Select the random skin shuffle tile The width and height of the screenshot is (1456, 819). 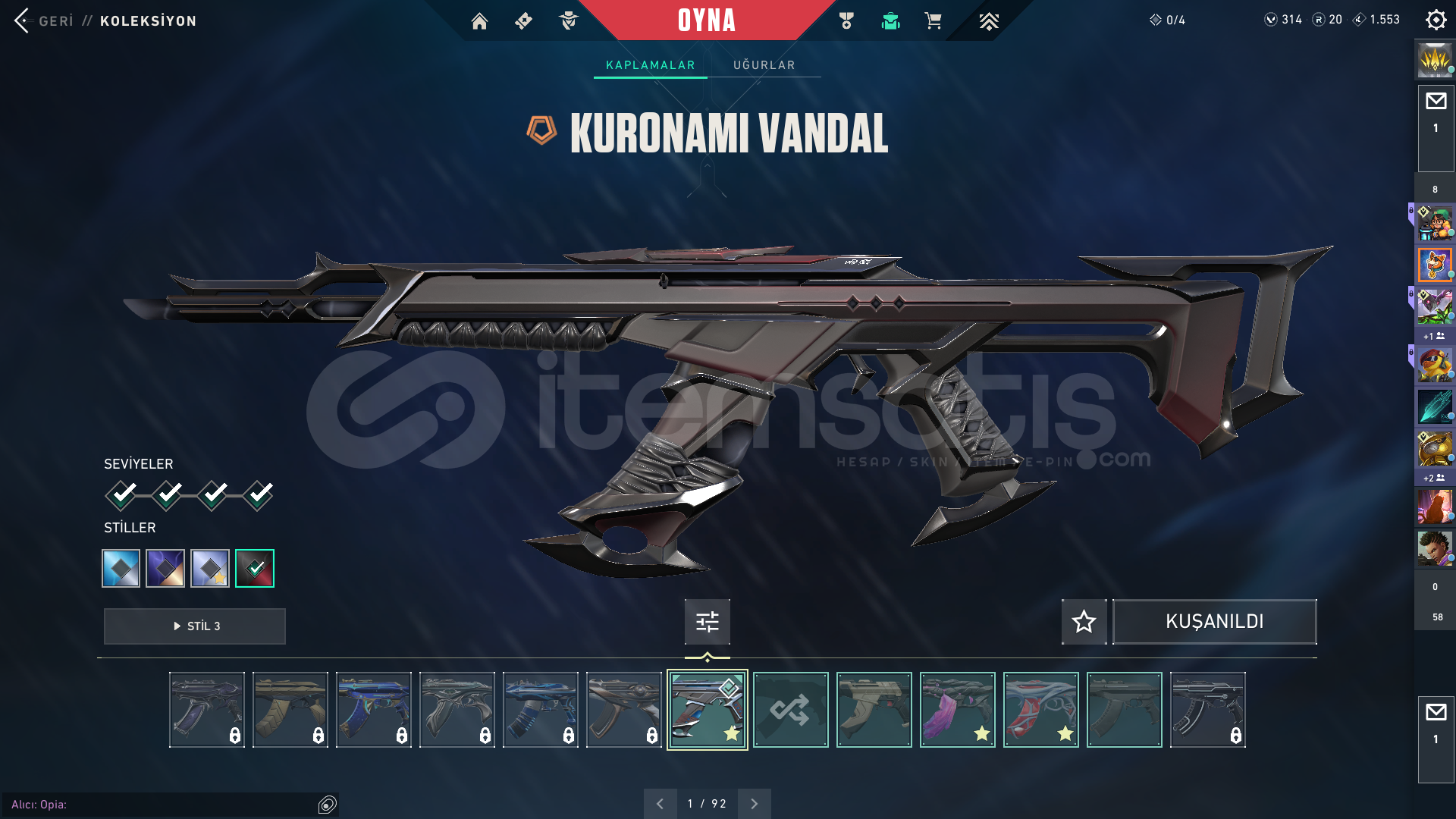(790, 709)
